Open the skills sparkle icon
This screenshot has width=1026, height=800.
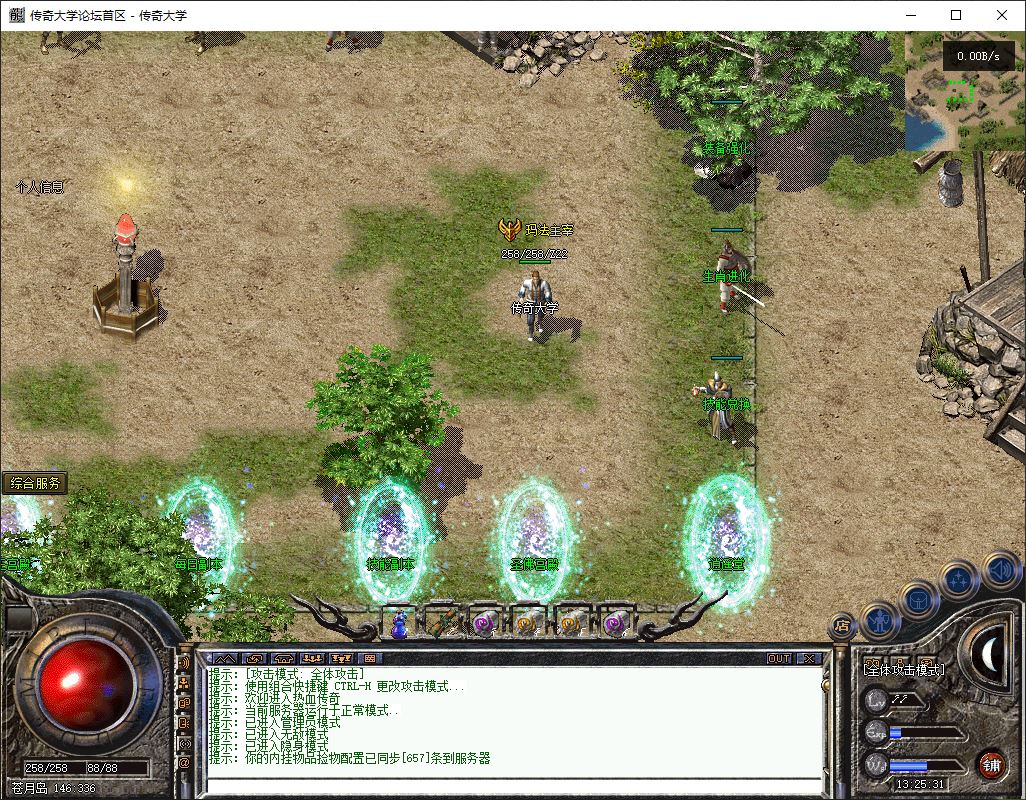(959, 579)
